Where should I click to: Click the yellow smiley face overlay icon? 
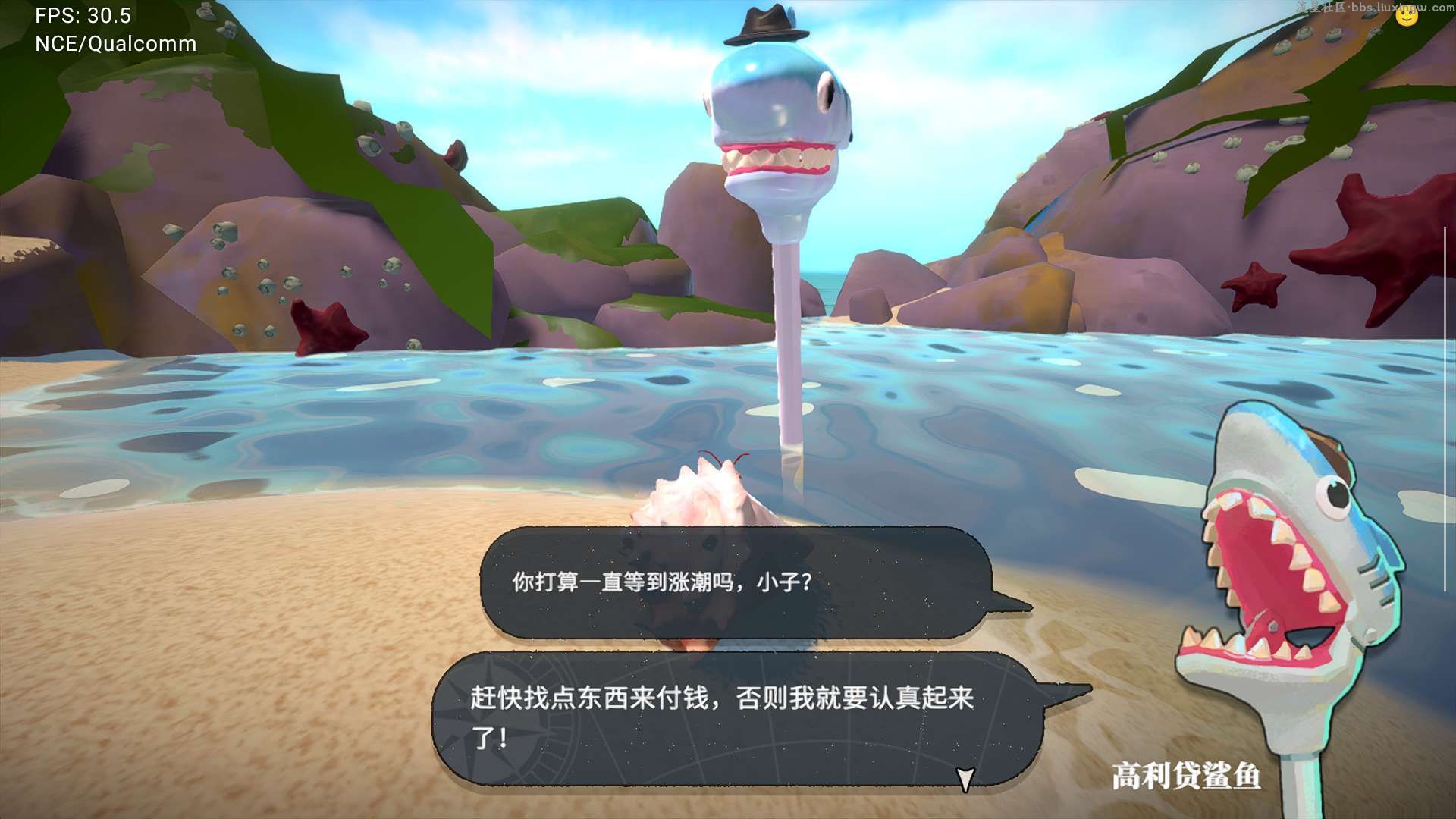[x=1407, y=16]
